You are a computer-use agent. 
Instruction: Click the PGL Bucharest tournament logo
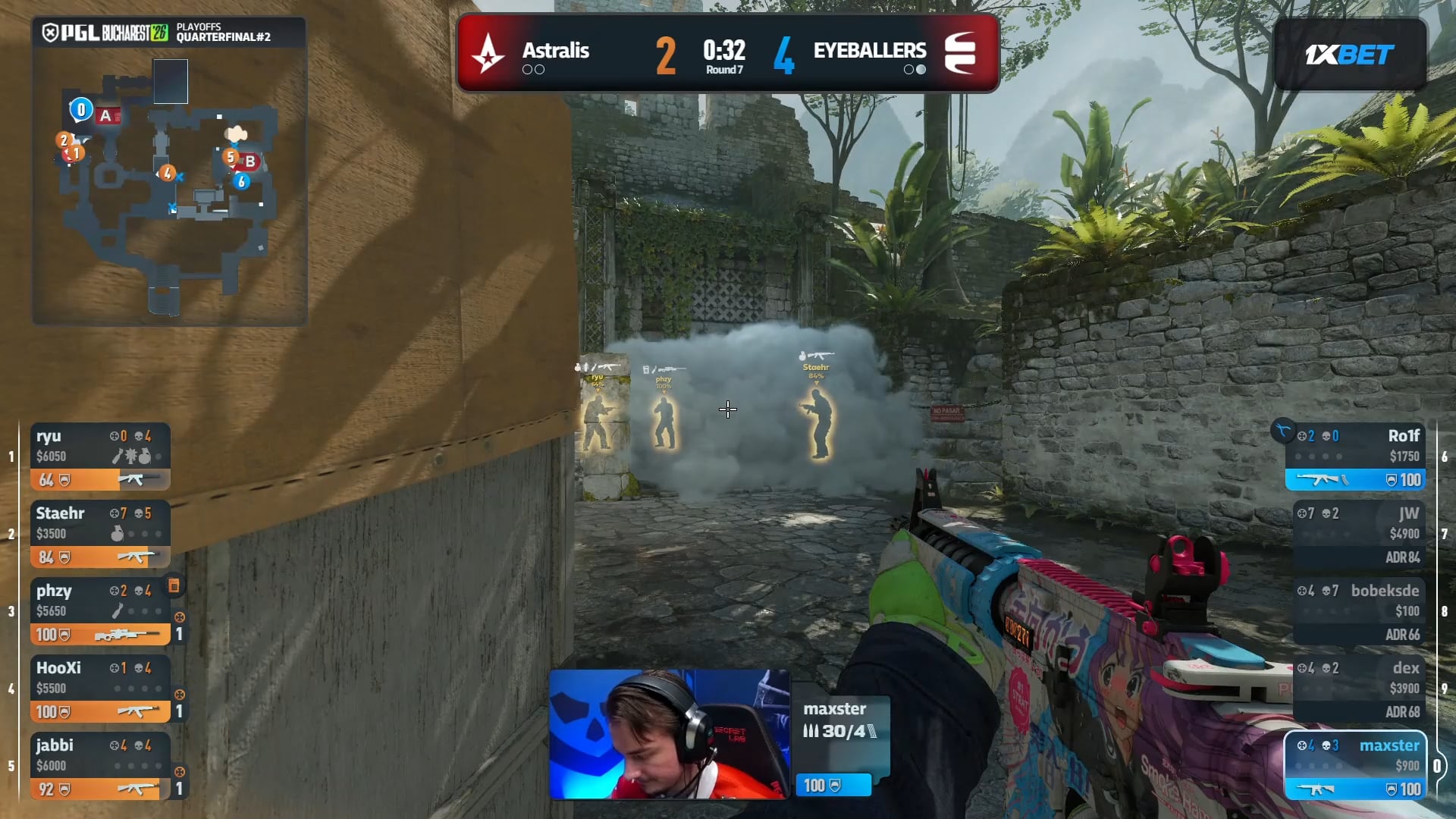(105, 33)
